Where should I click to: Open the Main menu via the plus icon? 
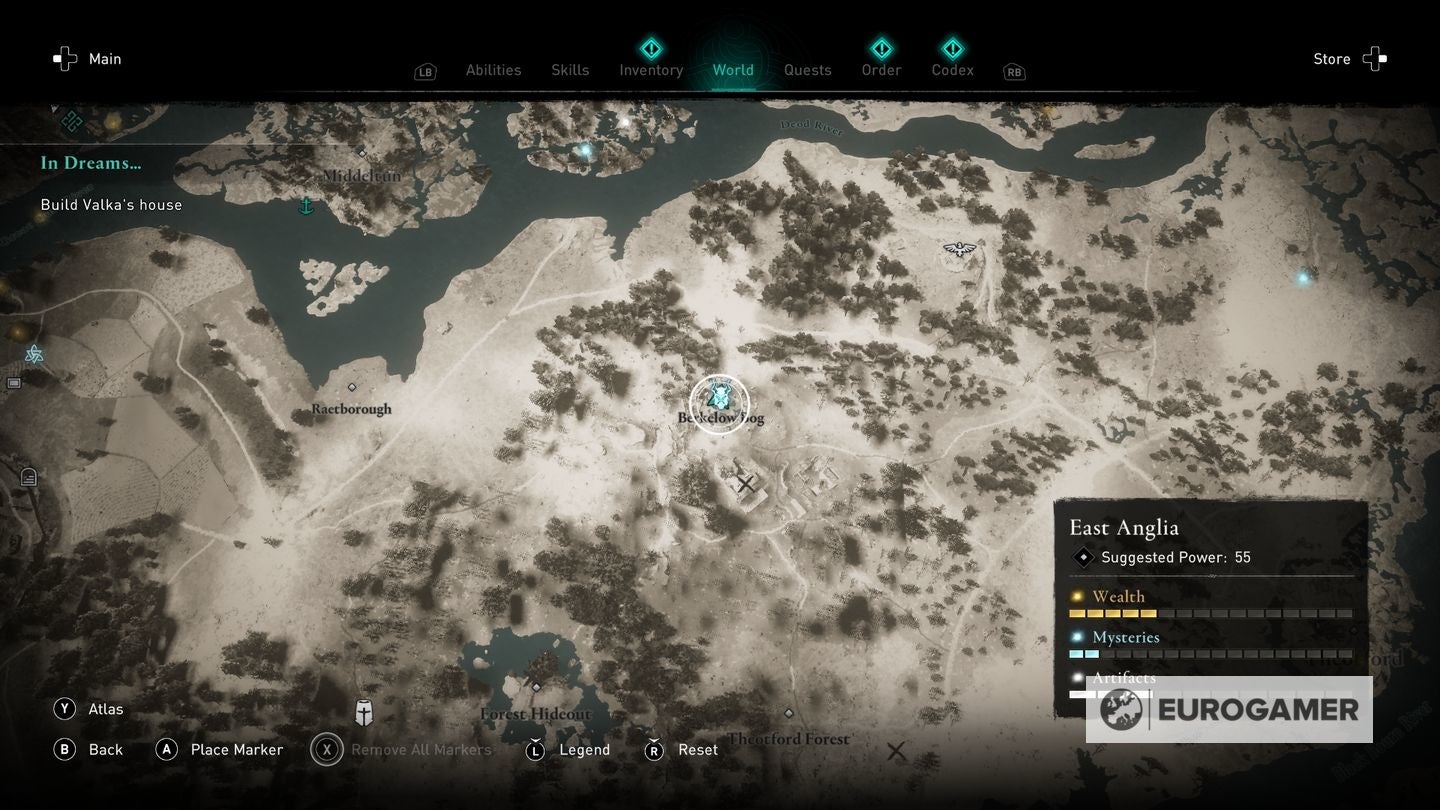tap(64, 58)
